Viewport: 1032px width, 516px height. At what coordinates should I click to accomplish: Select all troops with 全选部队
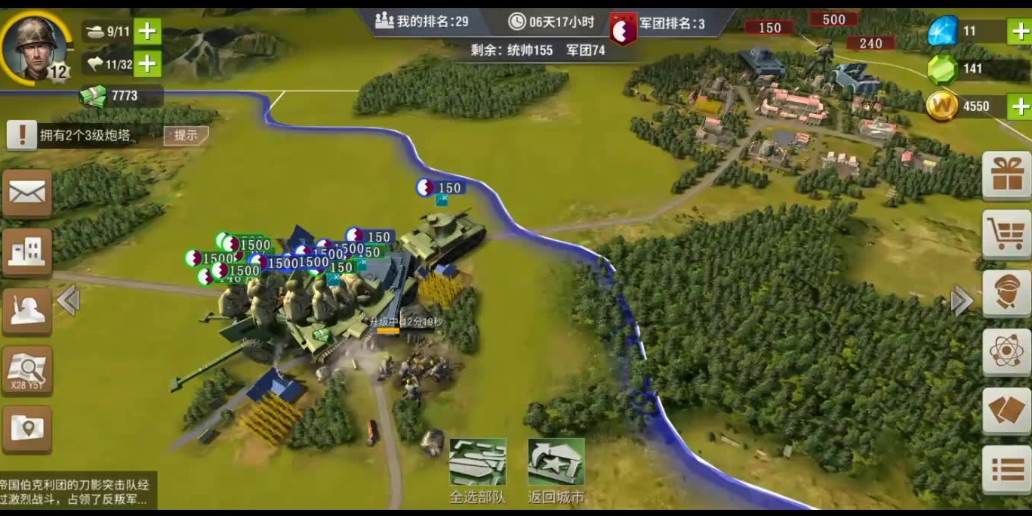tap(477, 470)
